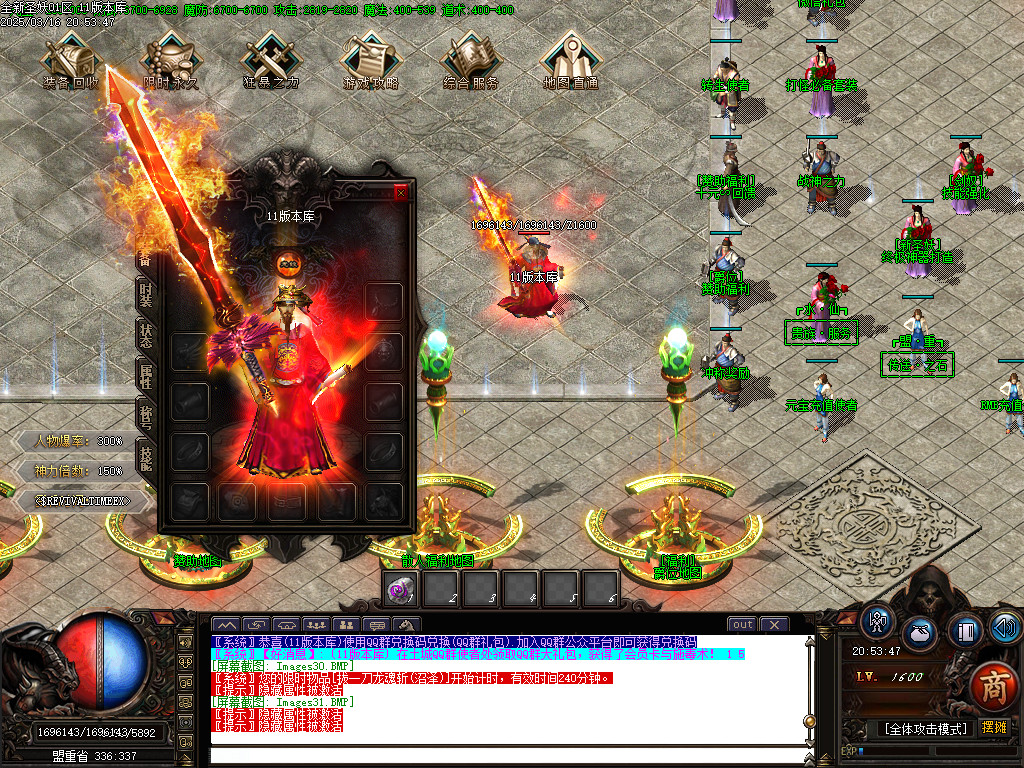
Task: Switch to the 时装 fashion tab
Action: 146,295
